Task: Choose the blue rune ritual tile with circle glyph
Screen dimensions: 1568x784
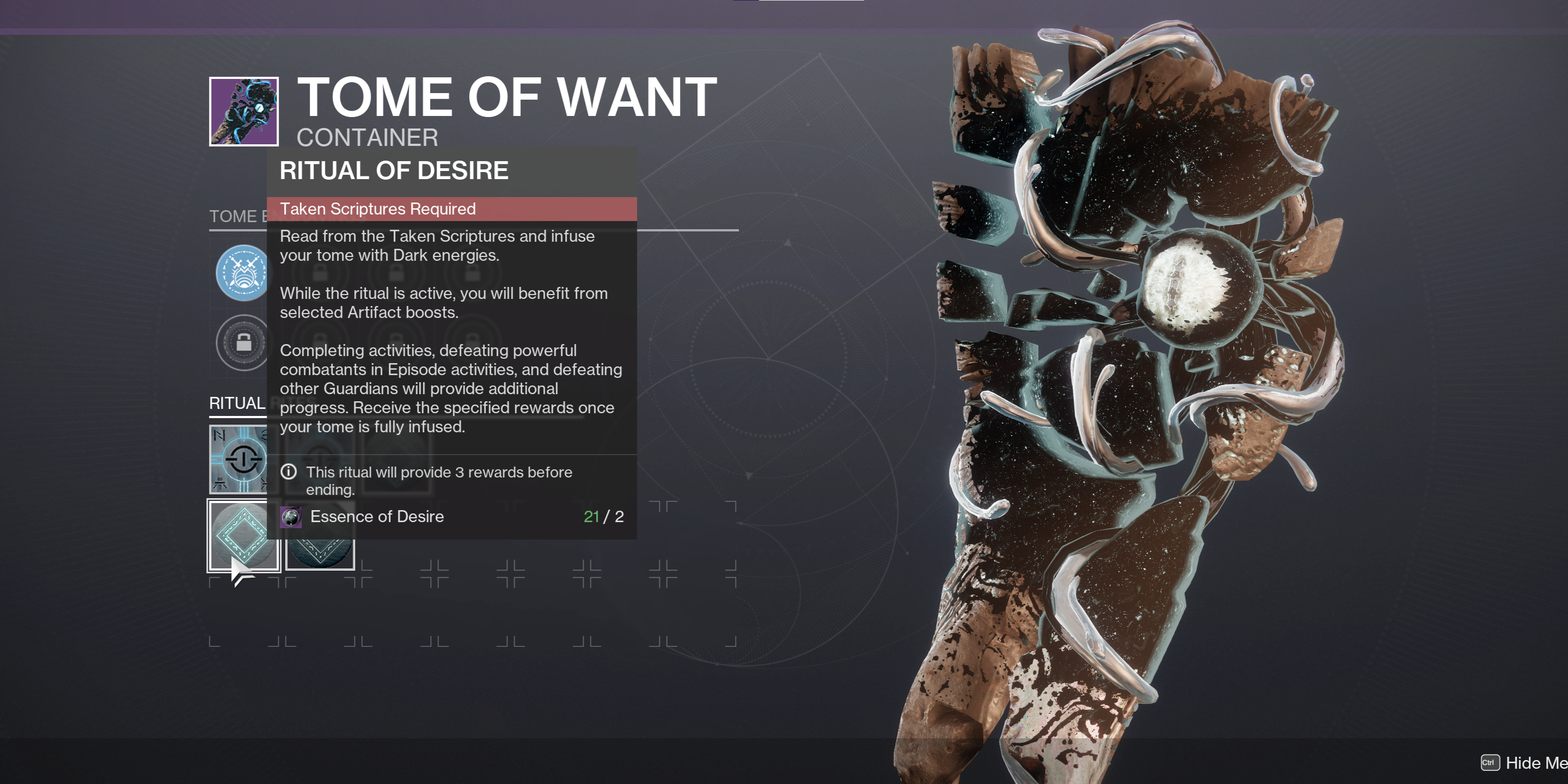Action: 238,458
